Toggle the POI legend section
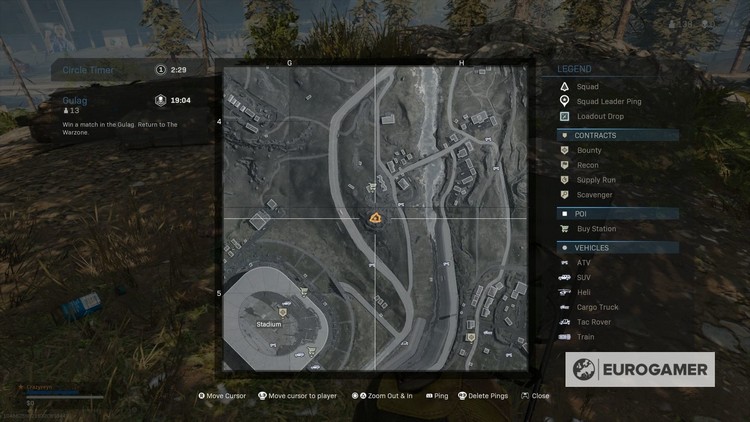750x422 pixels. (617, 214)
